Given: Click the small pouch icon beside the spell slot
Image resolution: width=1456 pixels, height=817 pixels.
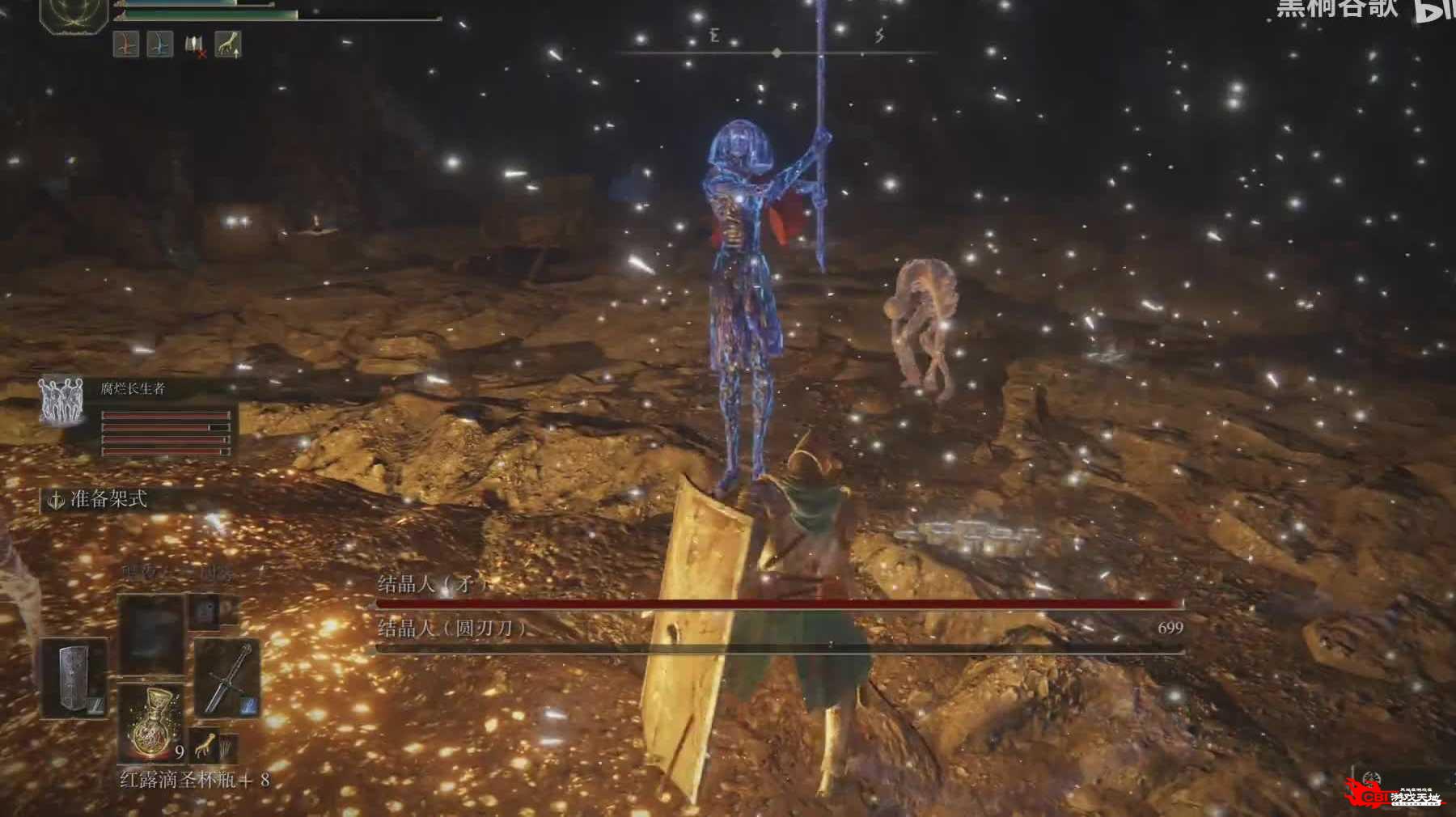Looking at the screenshot, I should click(x=204, y=610).
